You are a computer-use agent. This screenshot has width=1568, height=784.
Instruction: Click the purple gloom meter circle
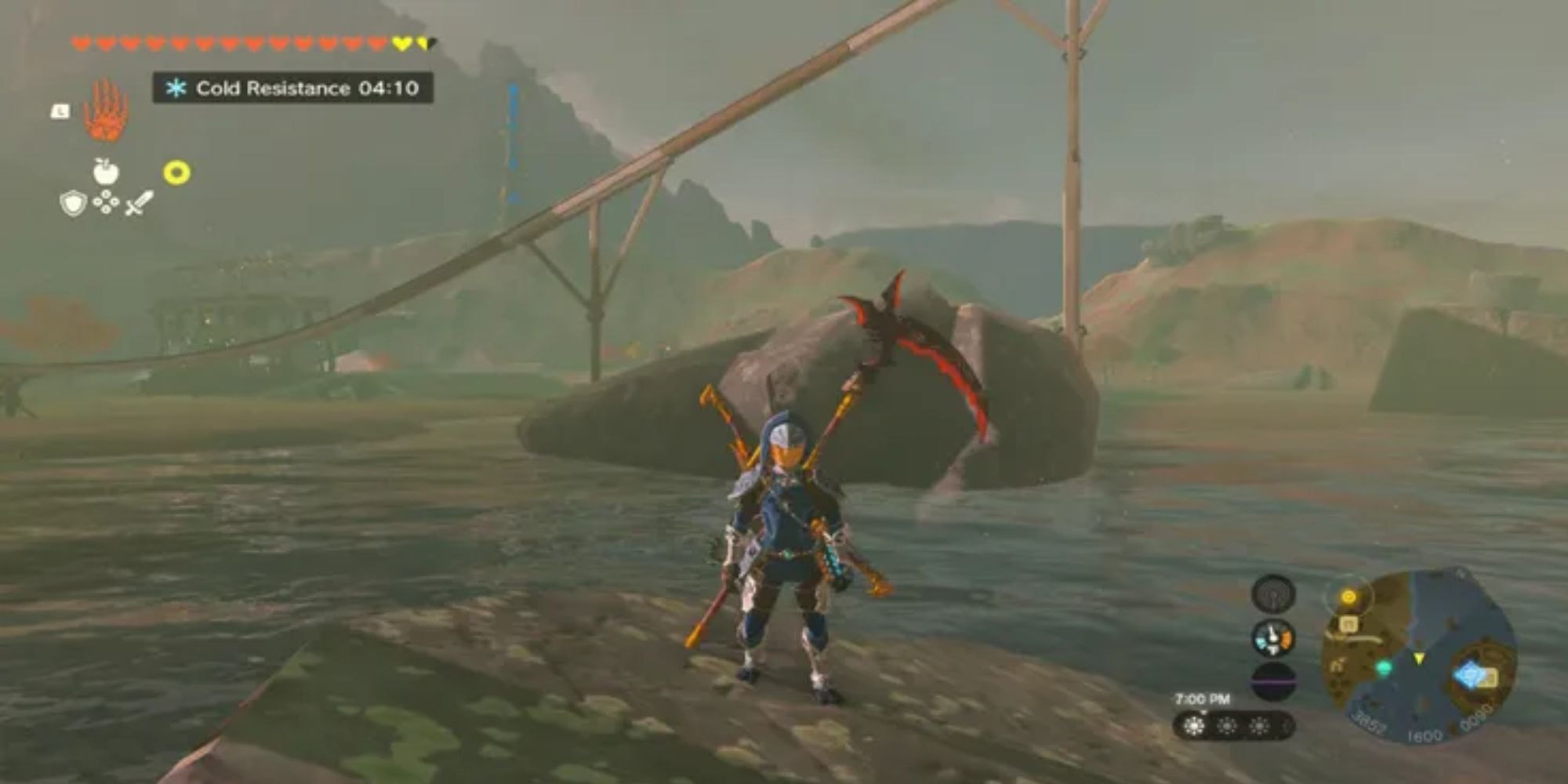[1273, 681]
